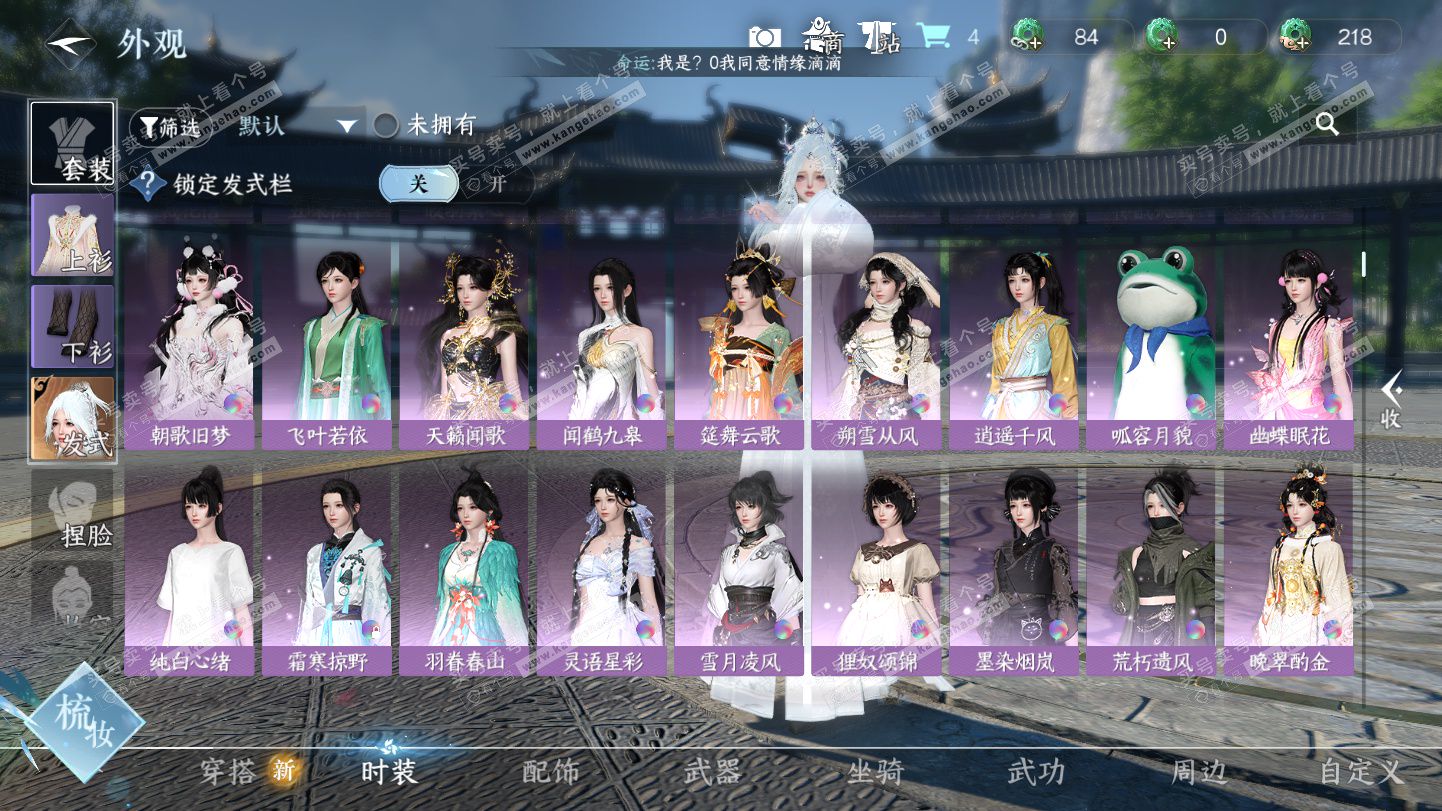Toggle the 未拥有 option

tap(386, 126)
